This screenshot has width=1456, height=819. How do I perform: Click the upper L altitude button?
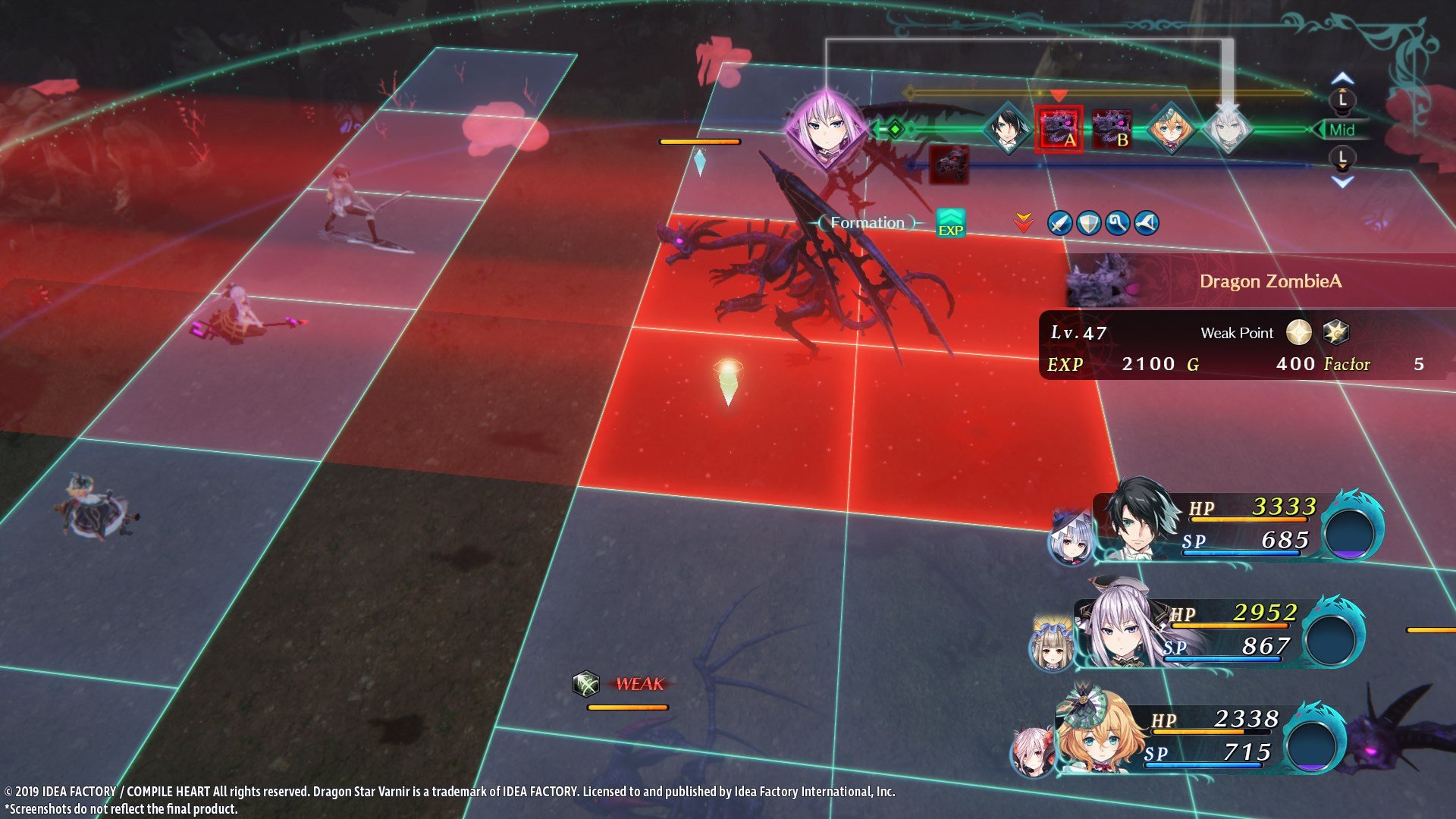tap(1341, 99)
